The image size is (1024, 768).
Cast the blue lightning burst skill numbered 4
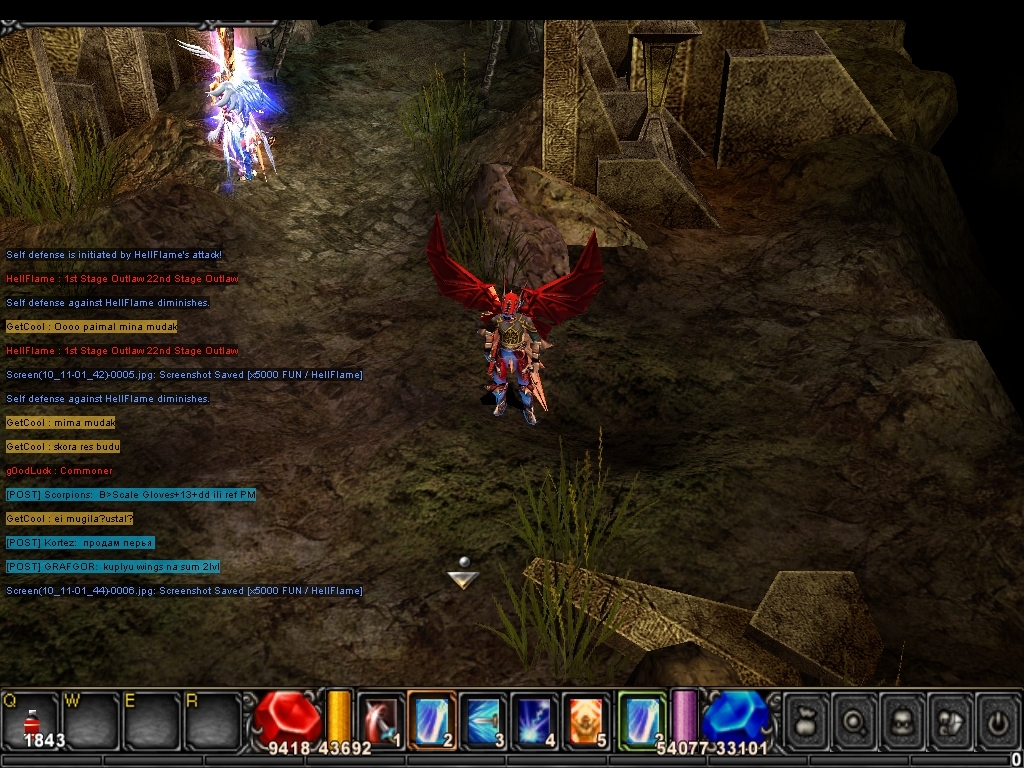pos(535,720)
